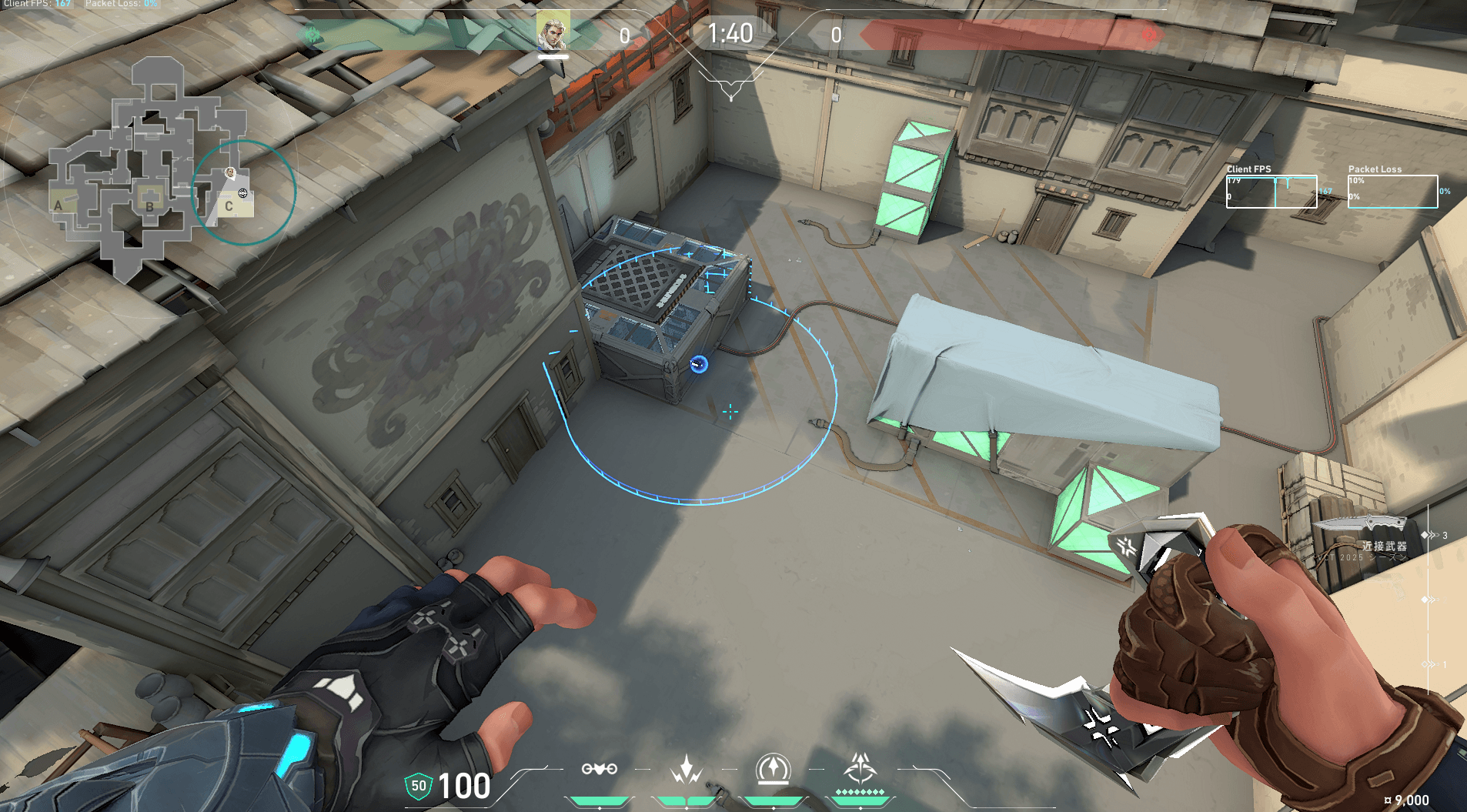Click the minimap of the map layout
1467x812 pixels.
pyautogui.click(x=150, y=169)
